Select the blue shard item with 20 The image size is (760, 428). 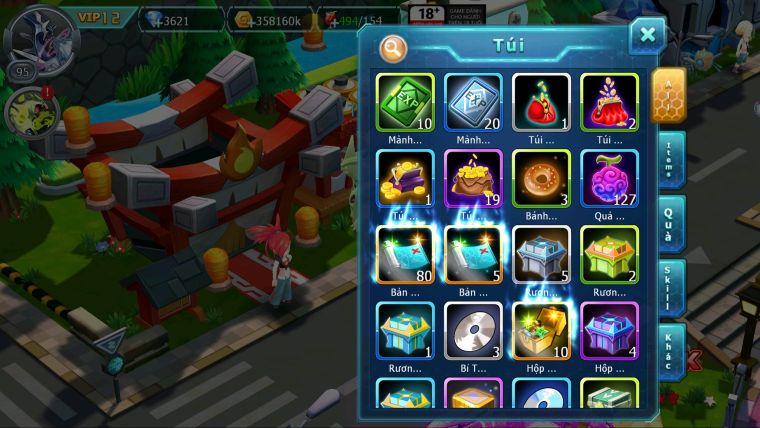click(473, 103)
